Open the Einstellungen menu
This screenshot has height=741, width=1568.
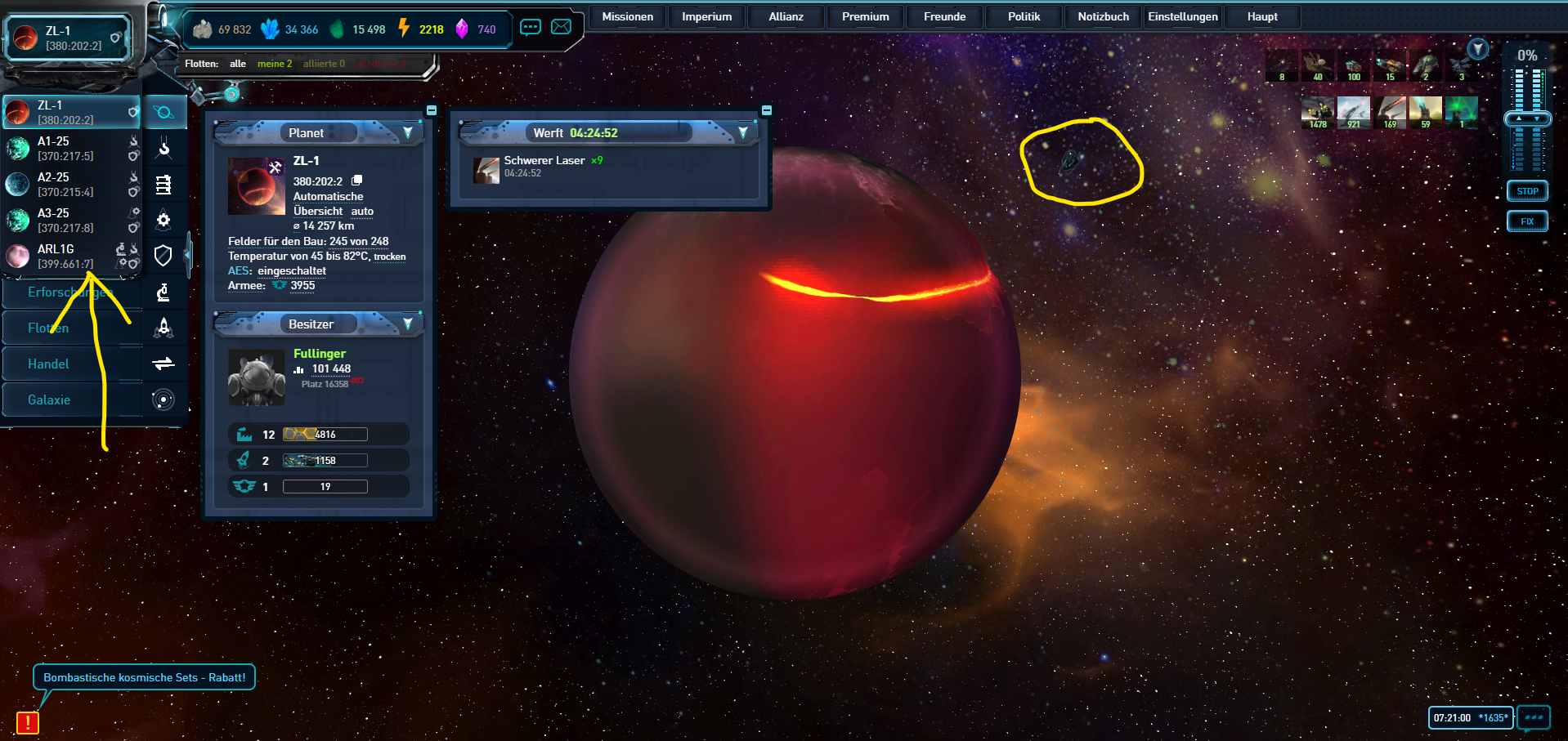[x=1182, y=16]
